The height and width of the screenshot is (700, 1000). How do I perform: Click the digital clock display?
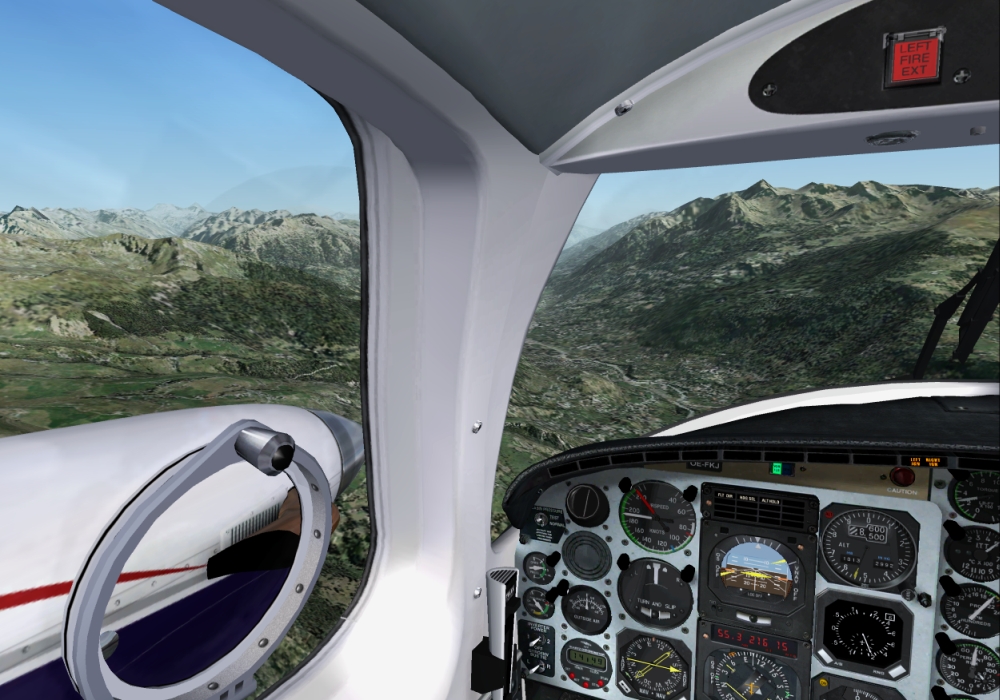click(x=585, y=658)
